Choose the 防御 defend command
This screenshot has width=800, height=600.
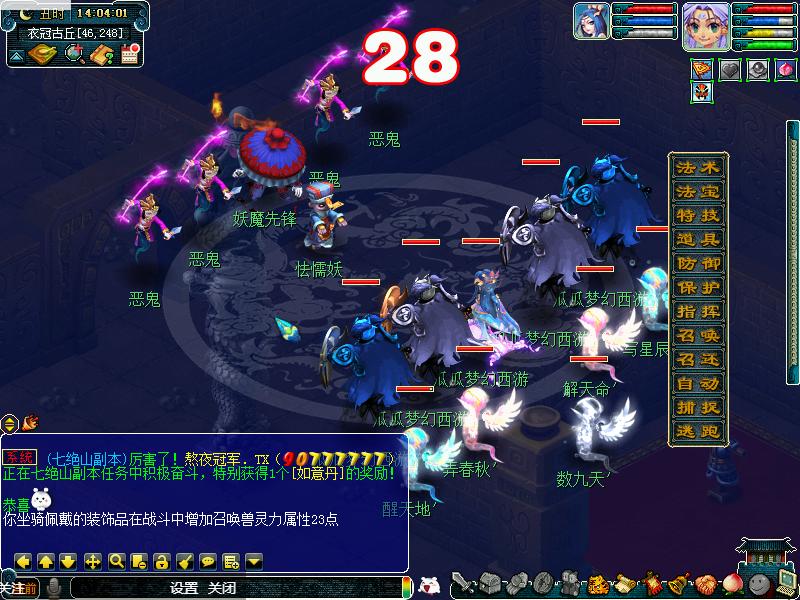pyautogui.click(x=697, y=263)
